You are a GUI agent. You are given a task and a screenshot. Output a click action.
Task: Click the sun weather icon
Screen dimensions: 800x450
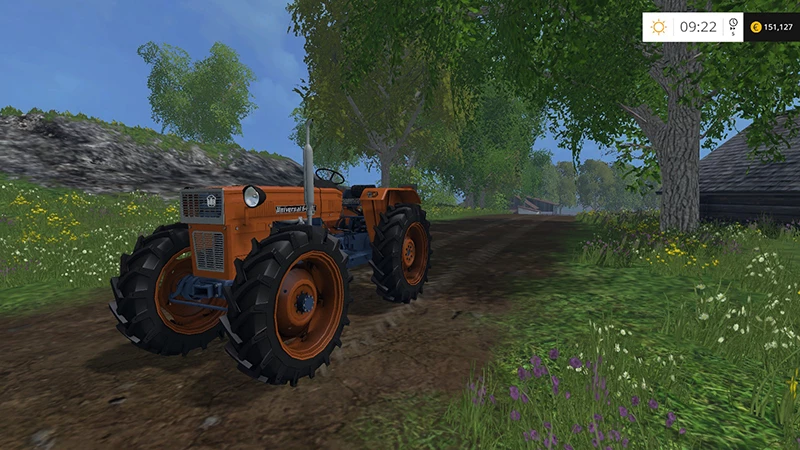pyautogui.click(x=658, y=27)
